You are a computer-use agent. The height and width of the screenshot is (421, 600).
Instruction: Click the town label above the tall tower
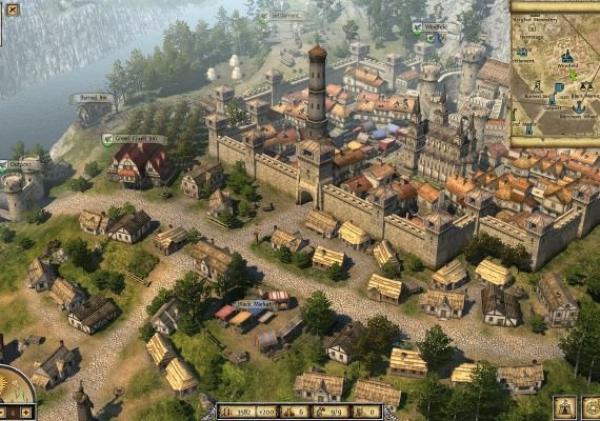point(283,17)
